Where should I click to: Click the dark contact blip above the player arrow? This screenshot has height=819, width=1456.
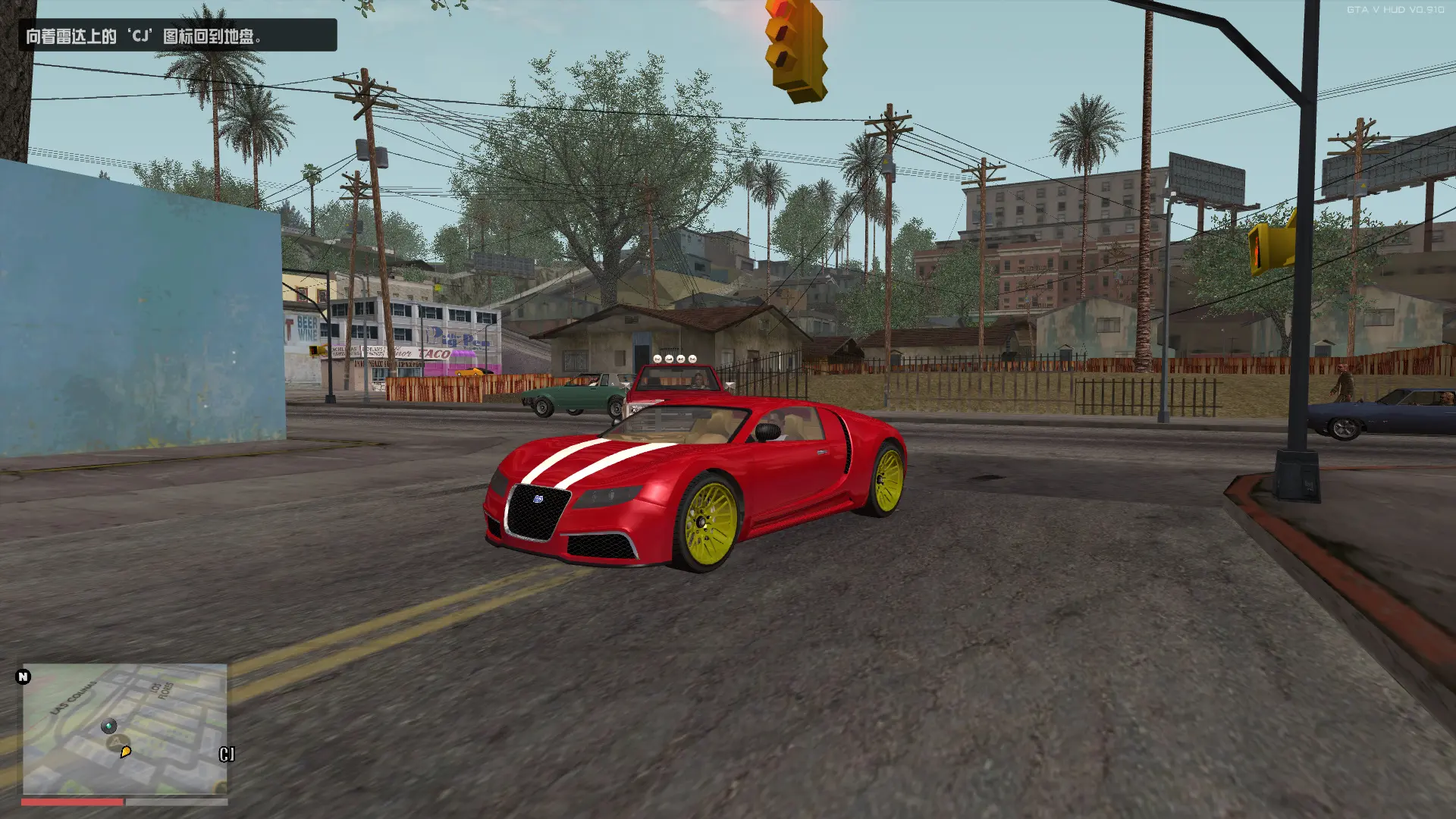[x=109, y=726]
